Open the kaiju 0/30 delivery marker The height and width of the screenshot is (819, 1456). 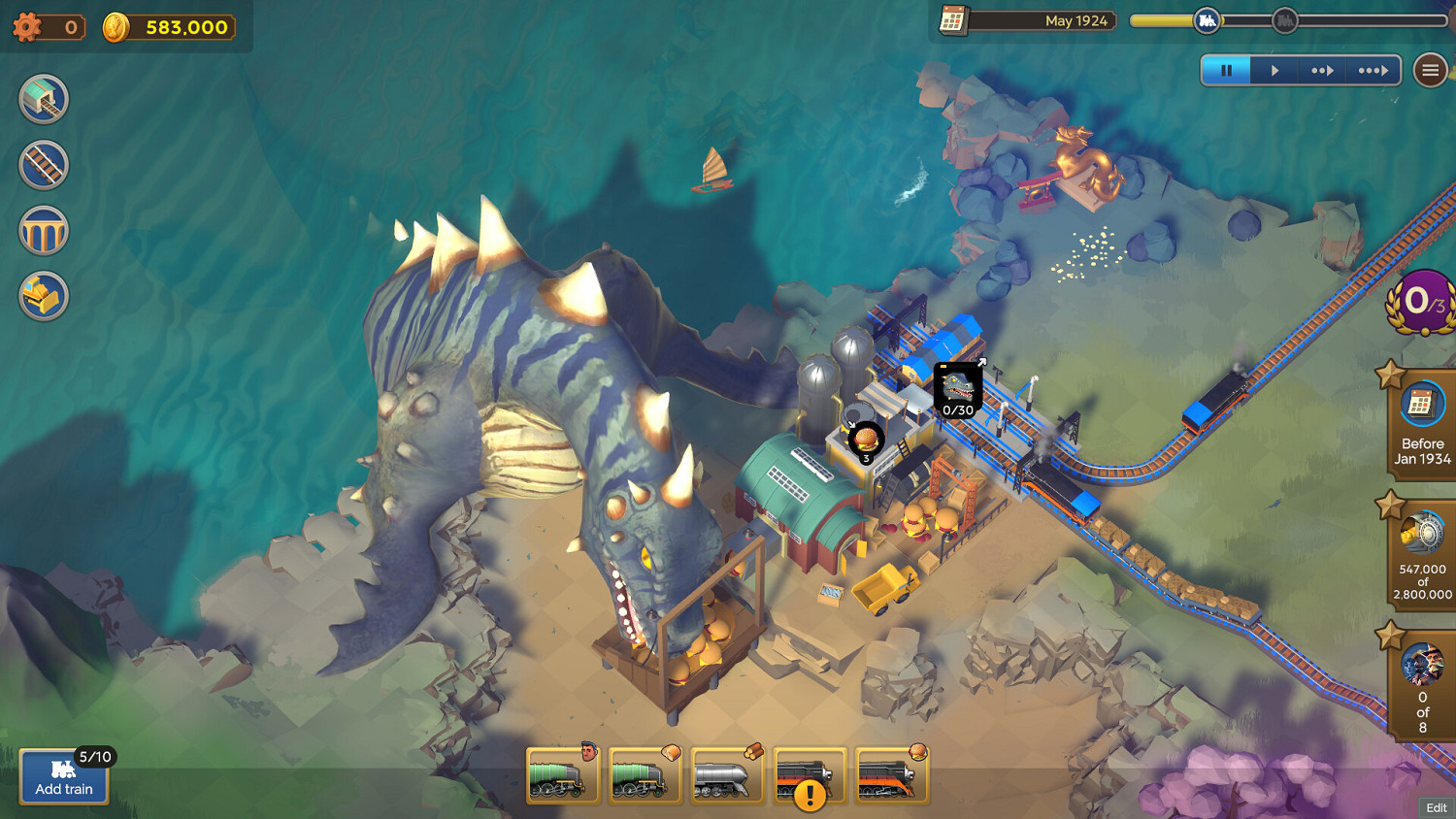[x=958, y=390]
